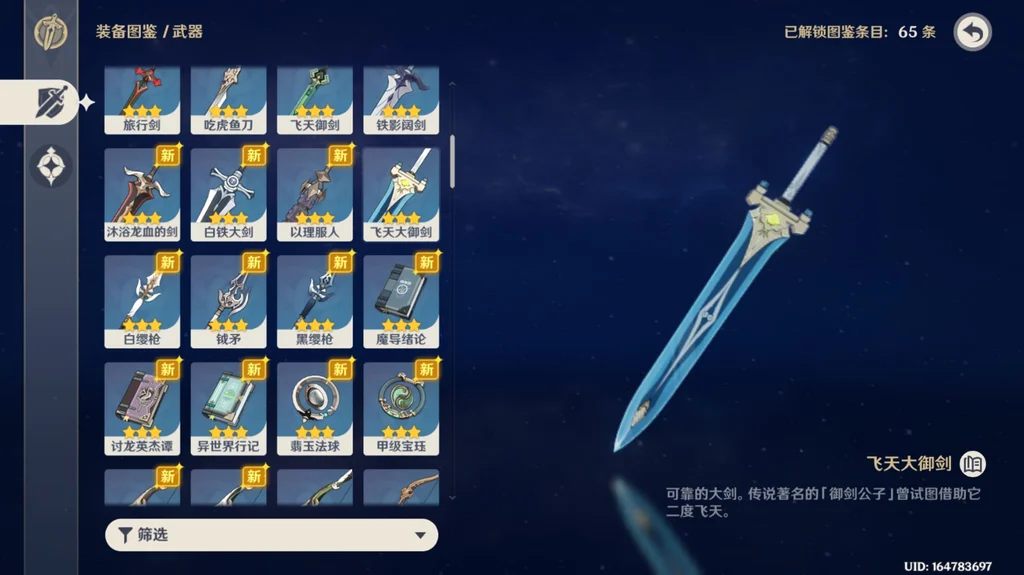This screenshot has width=1024, height=575.
Task: Switch to the artifact category tab
Action: coord(51,166)
